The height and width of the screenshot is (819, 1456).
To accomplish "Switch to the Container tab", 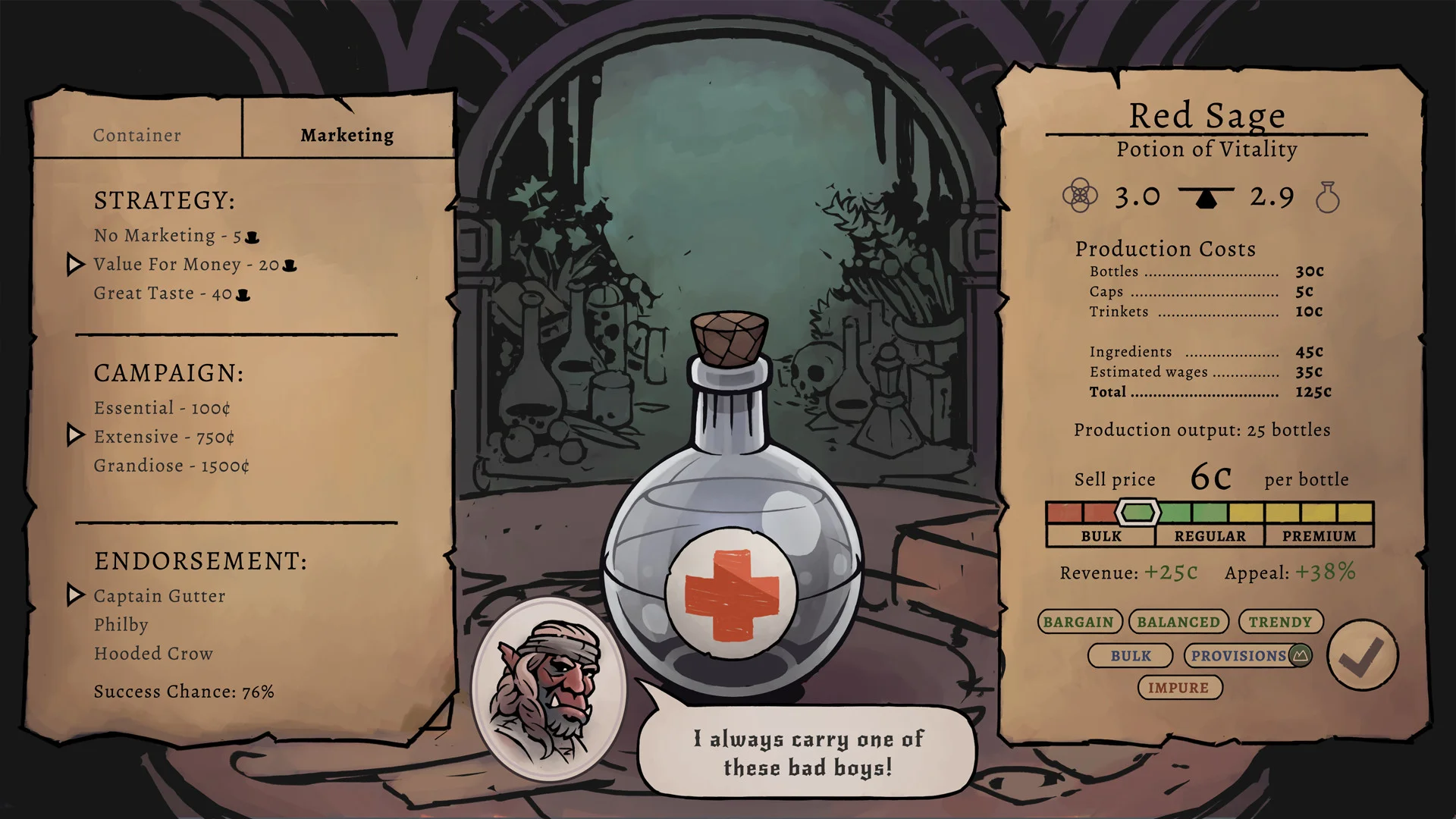I will pyautogui.click(x=136, y=134).
